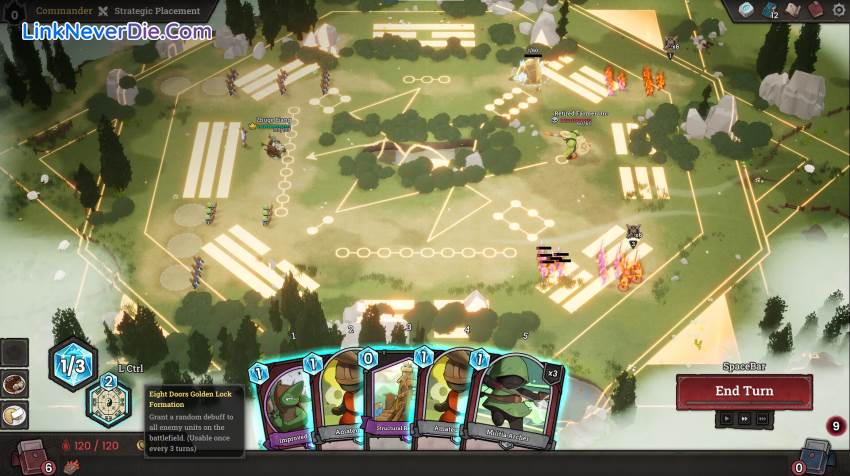Set battle speed to normal play
850x476 pixels.
[727, 420]
